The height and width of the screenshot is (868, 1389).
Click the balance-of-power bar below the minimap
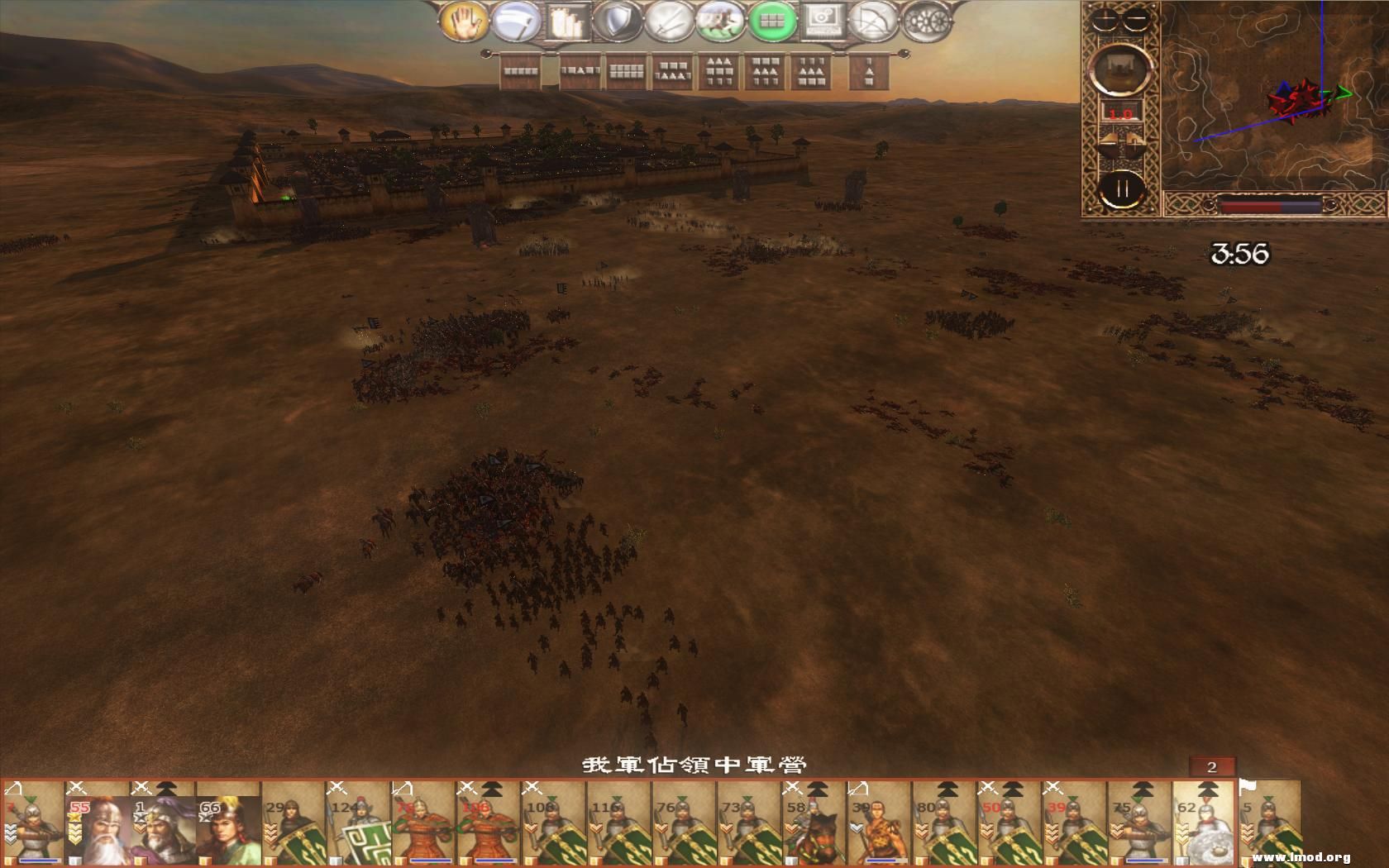click(1269, 206)
